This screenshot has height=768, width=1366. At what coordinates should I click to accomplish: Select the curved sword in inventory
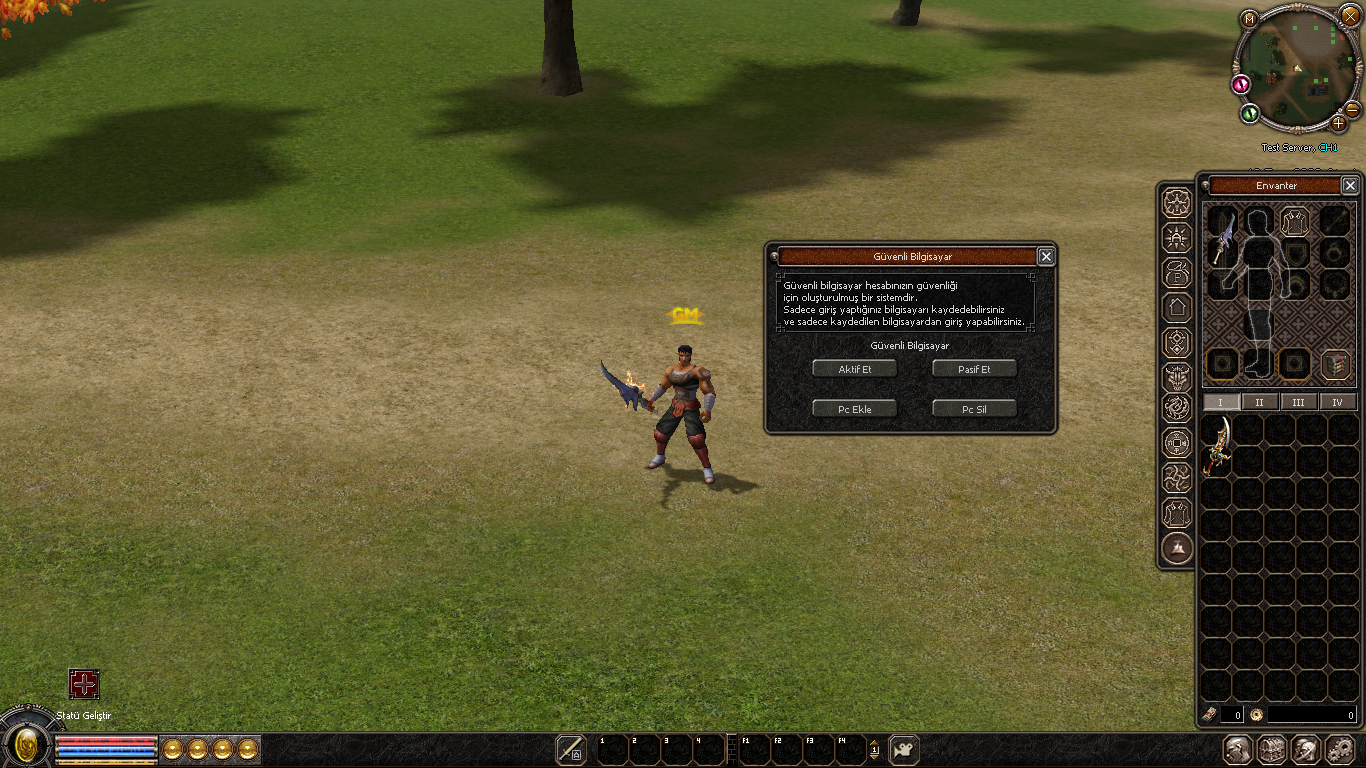coord(1217,446)
